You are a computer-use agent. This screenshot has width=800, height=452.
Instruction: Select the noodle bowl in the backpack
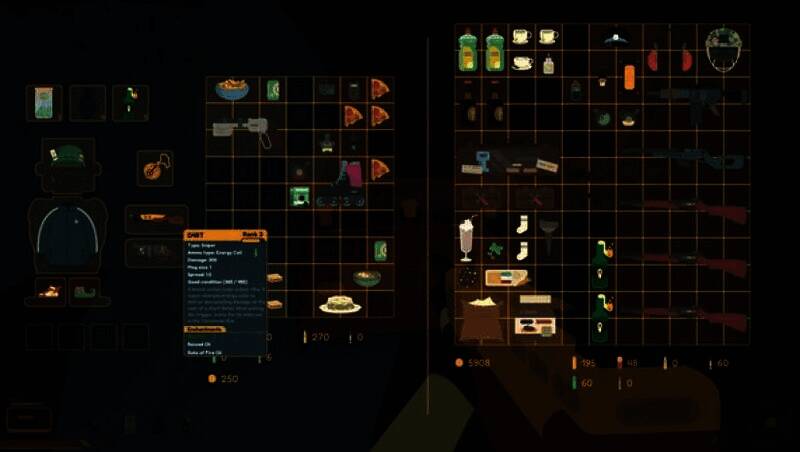[x=231, y=90]
